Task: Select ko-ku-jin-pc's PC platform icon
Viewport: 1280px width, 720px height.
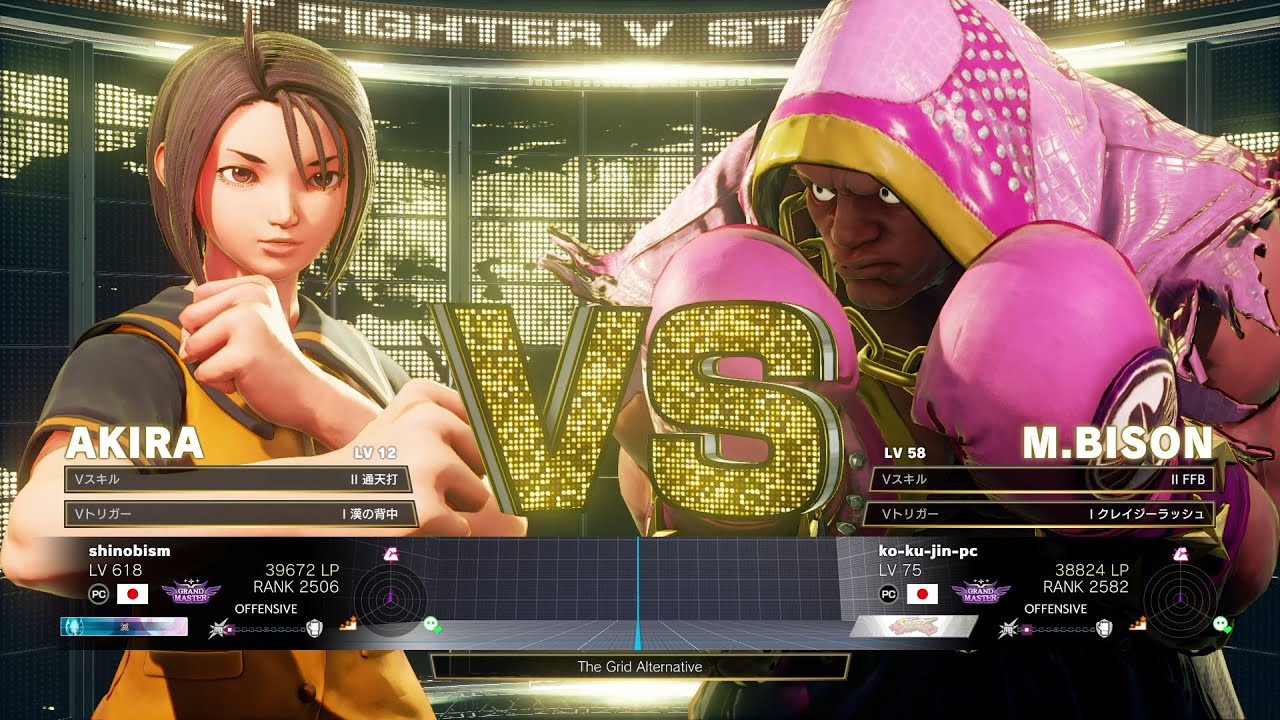Action: click(888, 594)
